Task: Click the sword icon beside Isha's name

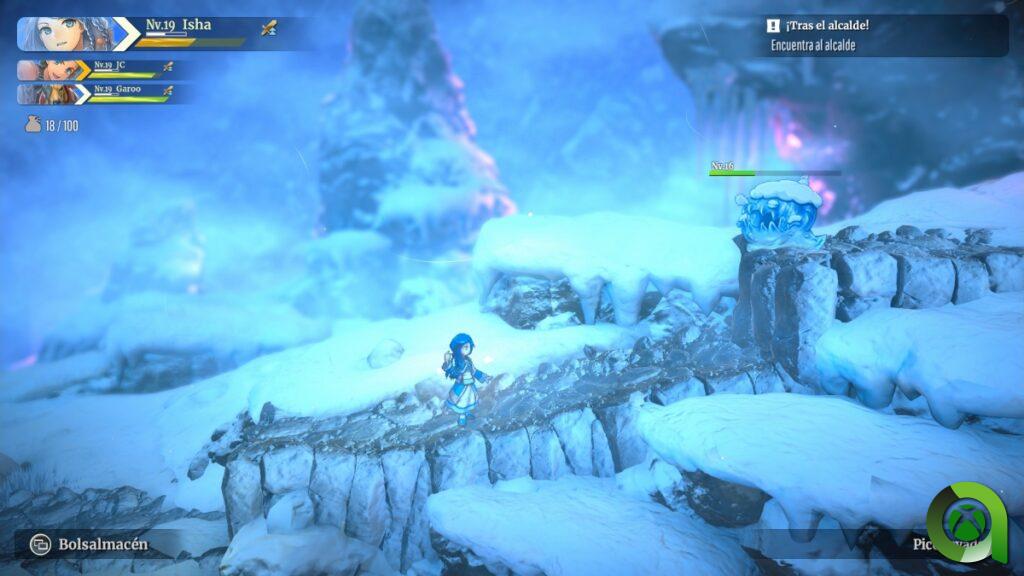Action: pyautogui.click(x=268, y=29)
